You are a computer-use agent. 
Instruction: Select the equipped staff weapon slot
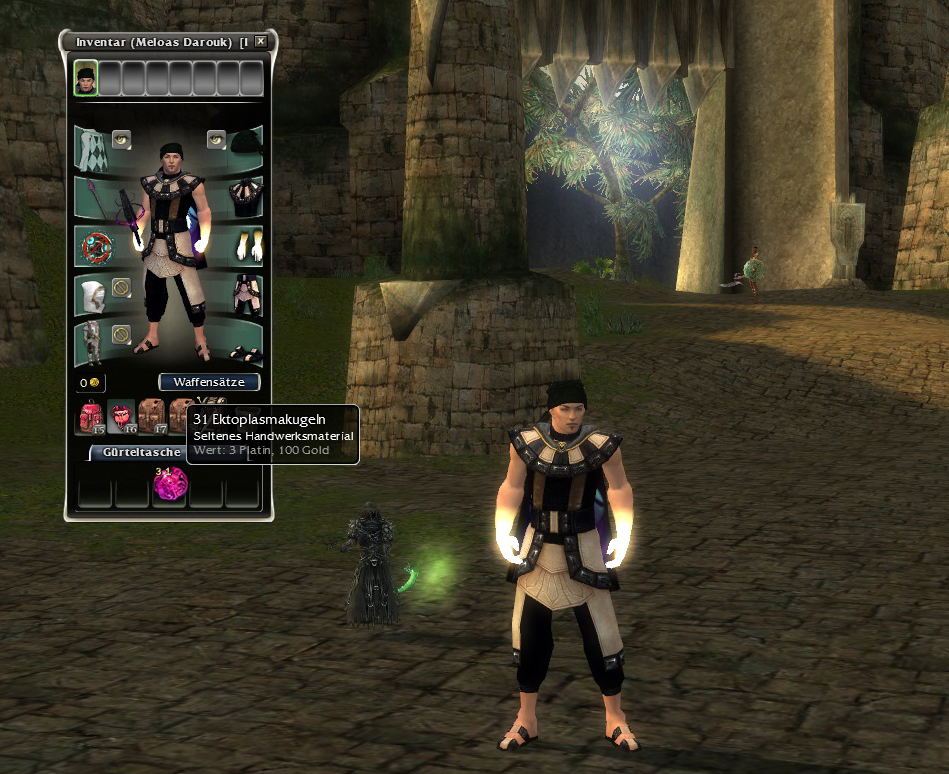click(92, 195)
